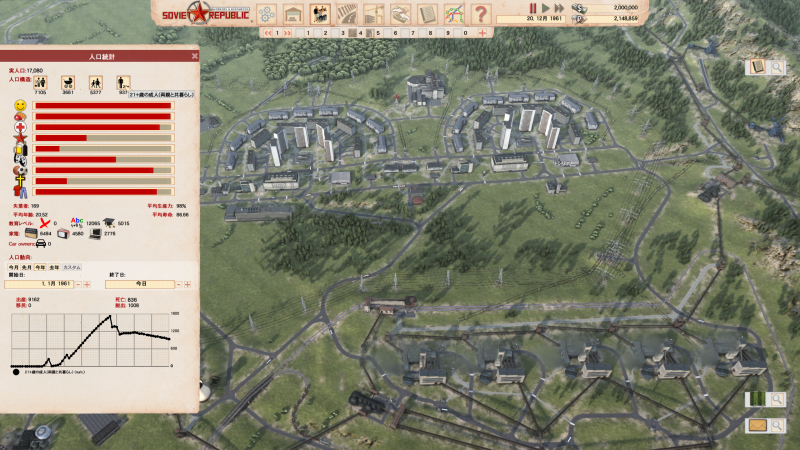Click the red plus button on camera bookmark bar
The width and height of the screenshot is (800, 450).
pyautogui.click(x=483, y=33)
